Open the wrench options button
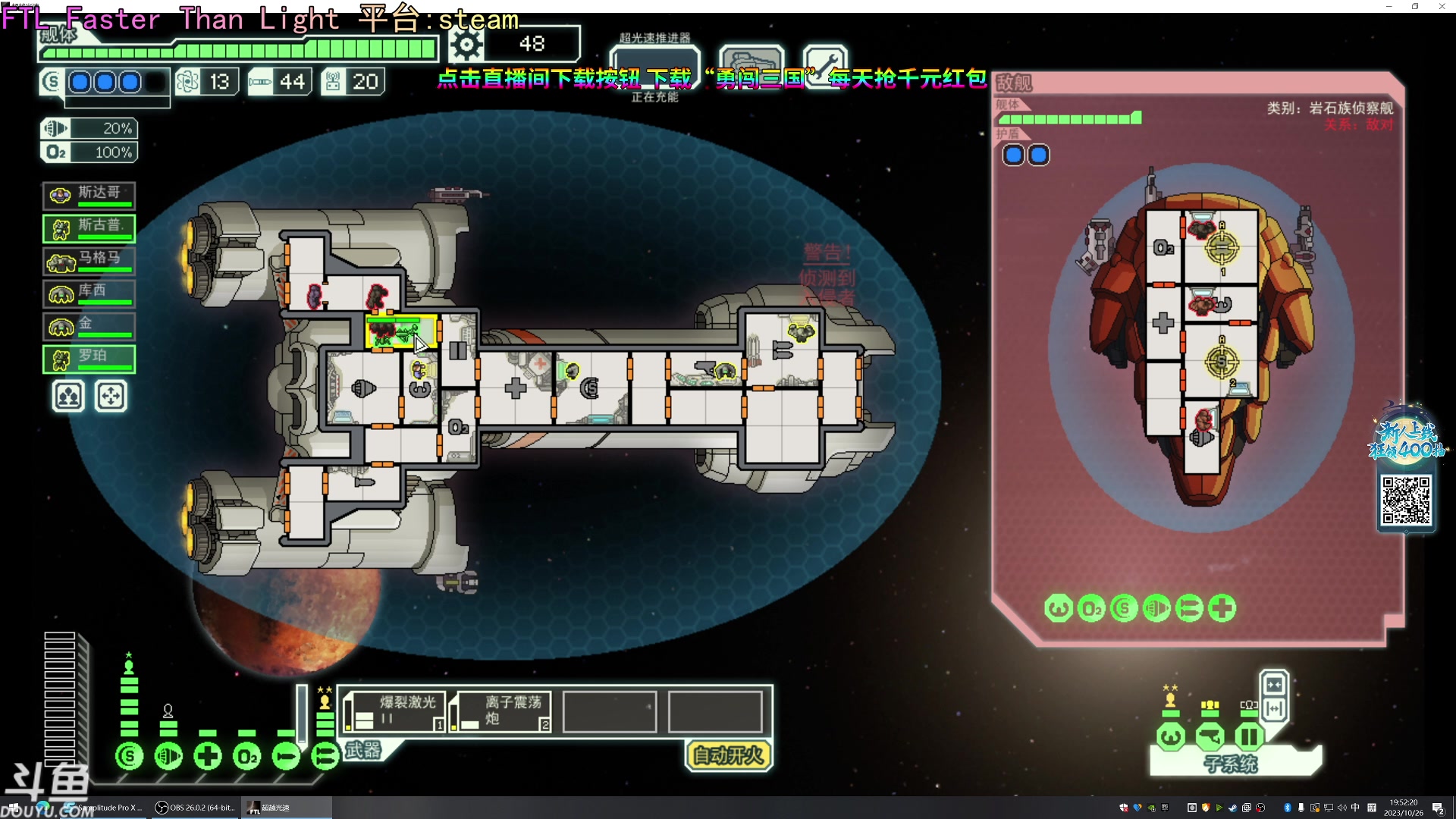Image resolution: width=1456 pixels, height=819 pixels. point(825,64)
